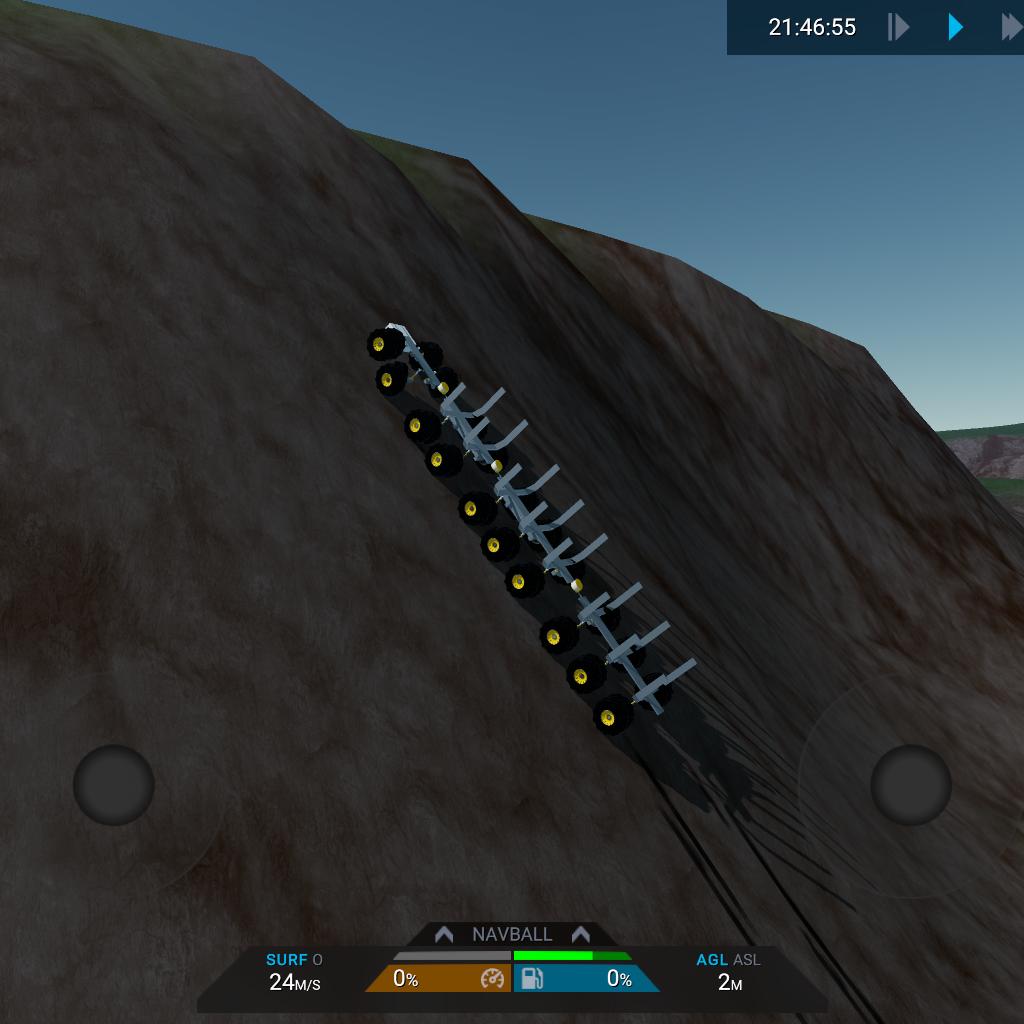The image size is (1024, 1024).
Task: Expand the NAVBALL panel
Action: click(x=512, y=934)
